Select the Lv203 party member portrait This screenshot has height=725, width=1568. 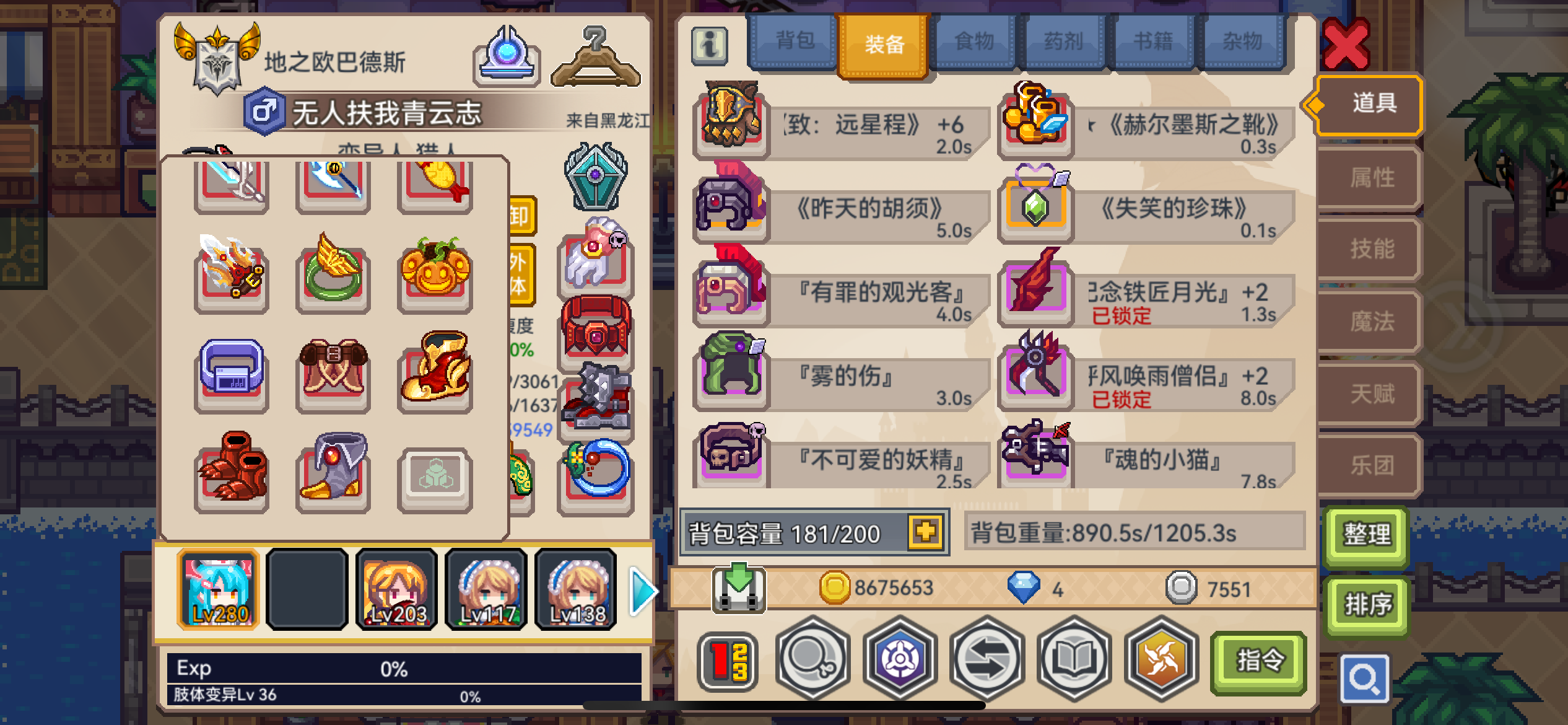pos(396,589)
